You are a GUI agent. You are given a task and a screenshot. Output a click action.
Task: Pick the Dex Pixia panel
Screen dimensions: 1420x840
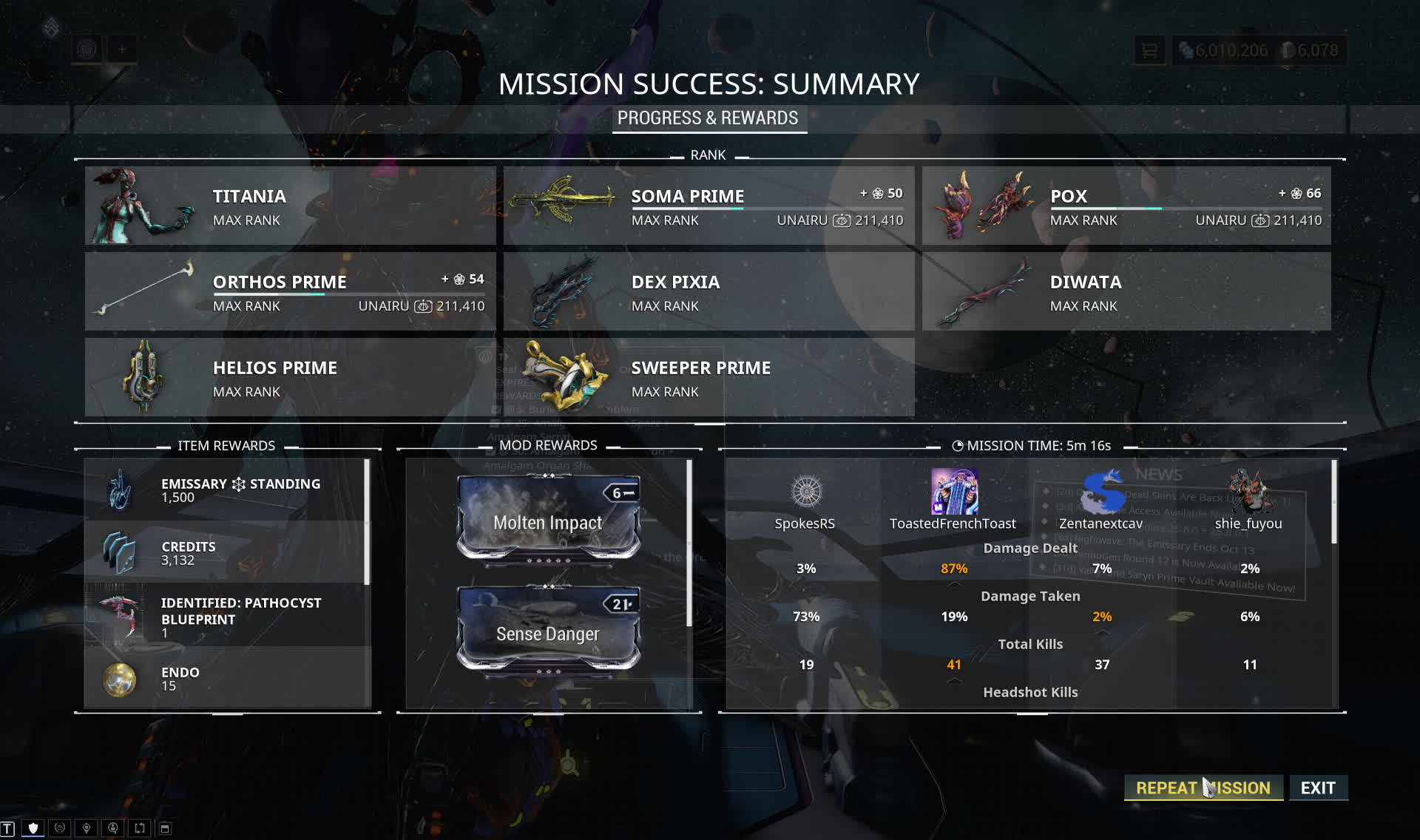pyautogui.click(x=709, y=291)
